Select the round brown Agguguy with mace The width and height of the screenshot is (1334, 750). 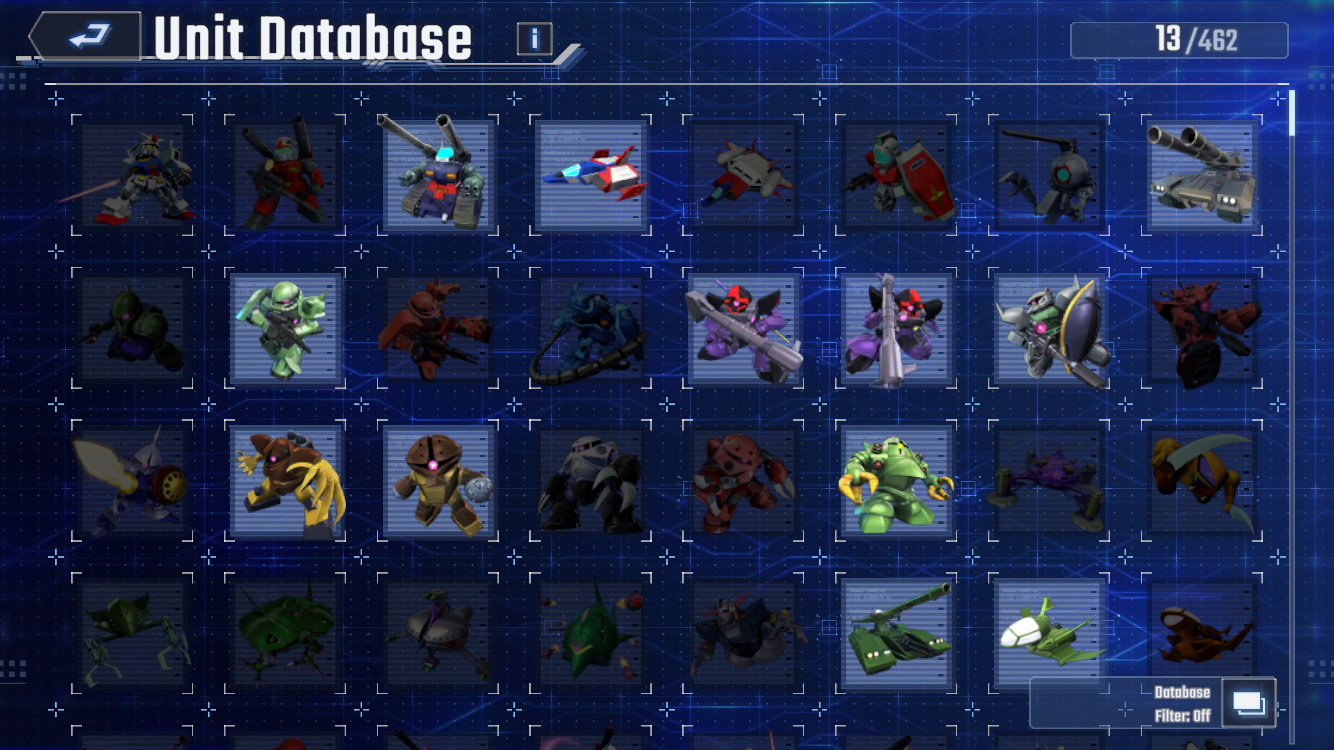[439, 482]
